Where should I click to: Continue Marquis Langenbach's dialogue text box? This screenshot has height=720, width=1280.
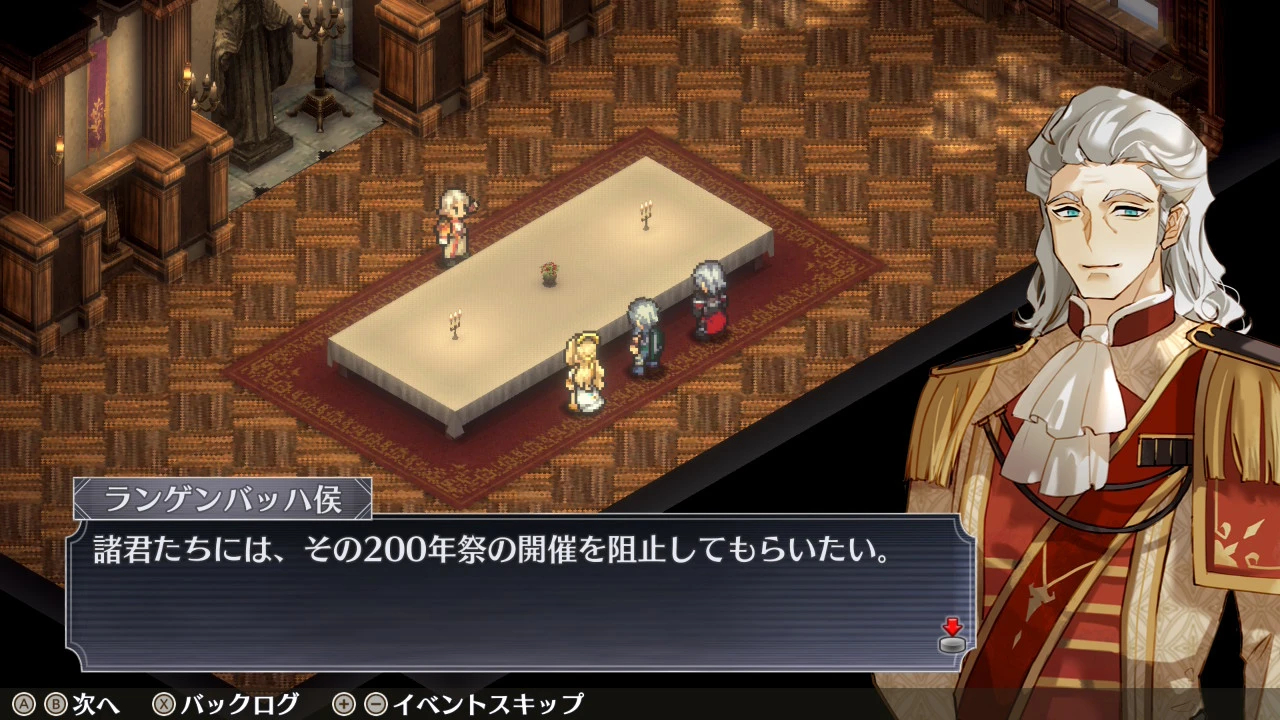click(x=520, y=592)
